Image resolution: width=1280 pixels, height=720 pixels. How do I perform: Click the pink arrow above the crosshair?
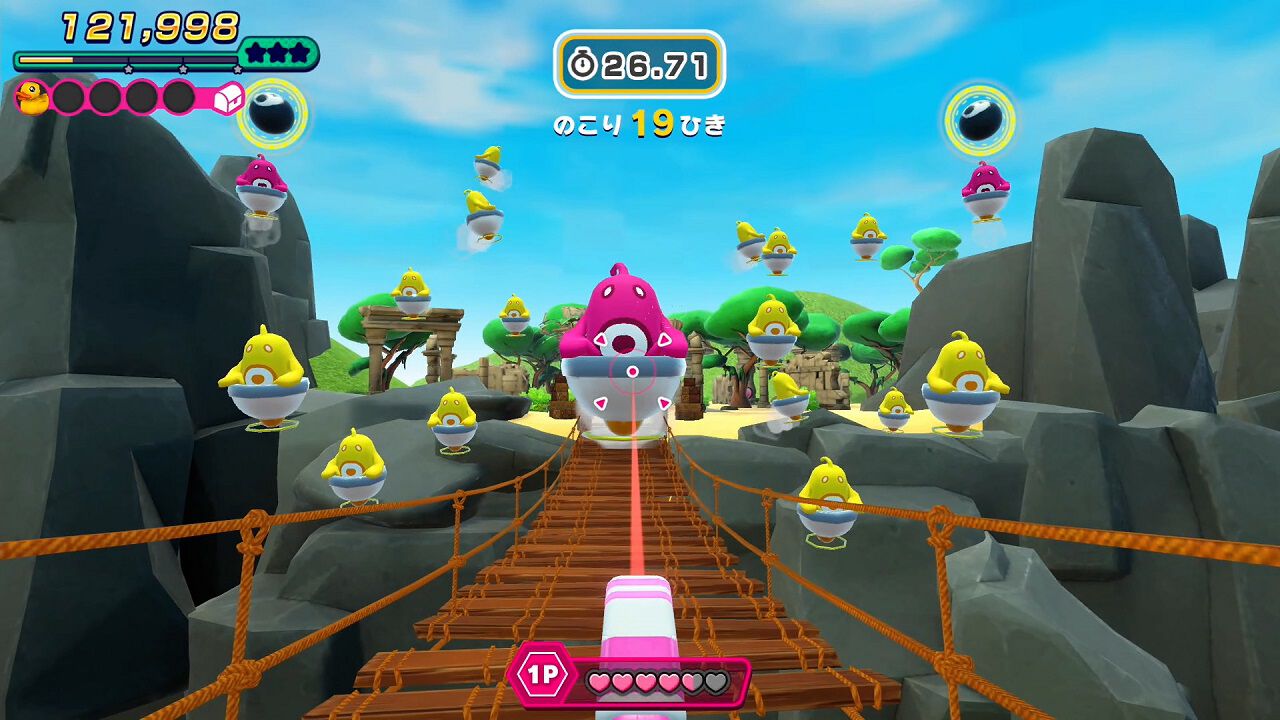(x=601, y=340)
